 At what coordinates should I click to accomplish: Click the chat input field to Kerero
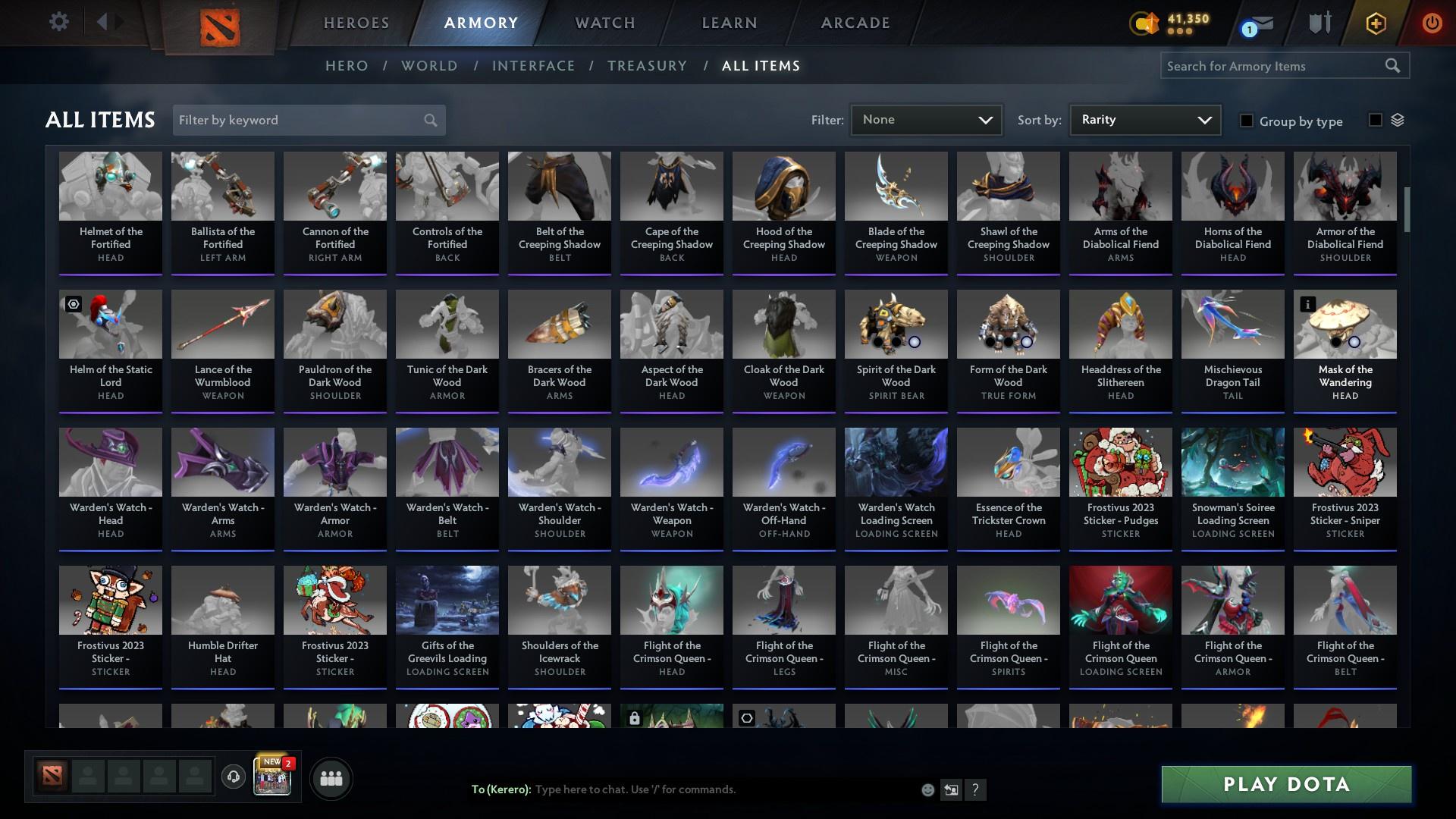tap(682, 789)
